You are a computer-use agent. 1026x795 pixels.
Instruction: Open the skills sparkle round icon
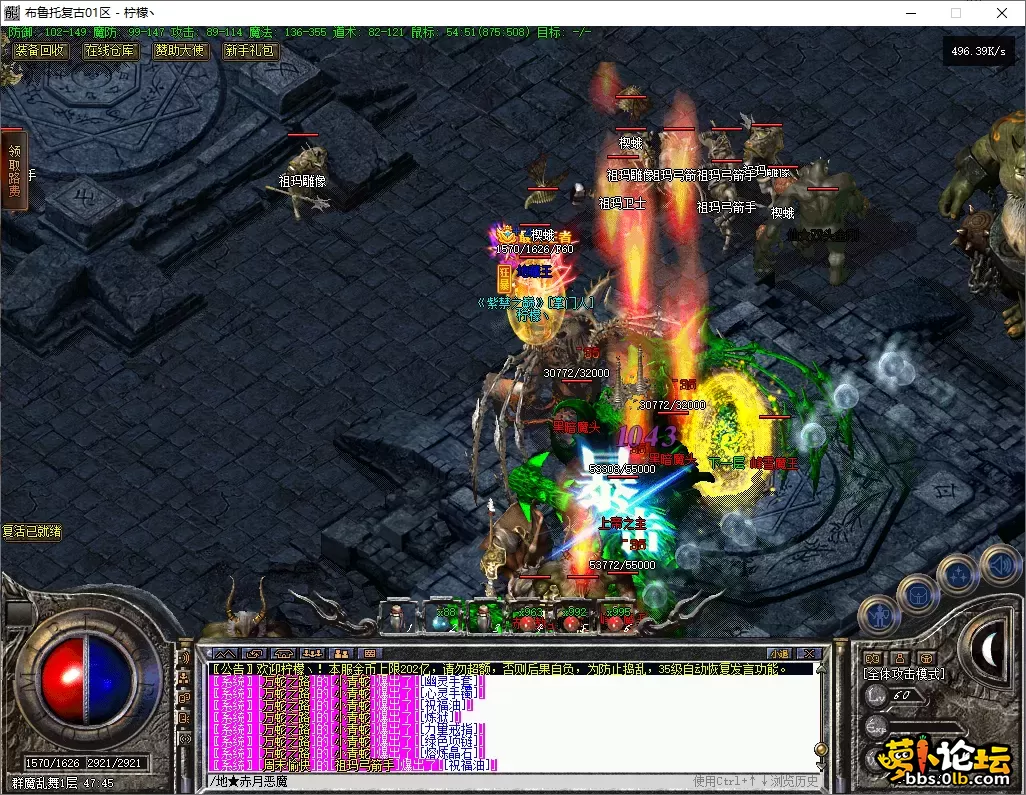(959, 576)
